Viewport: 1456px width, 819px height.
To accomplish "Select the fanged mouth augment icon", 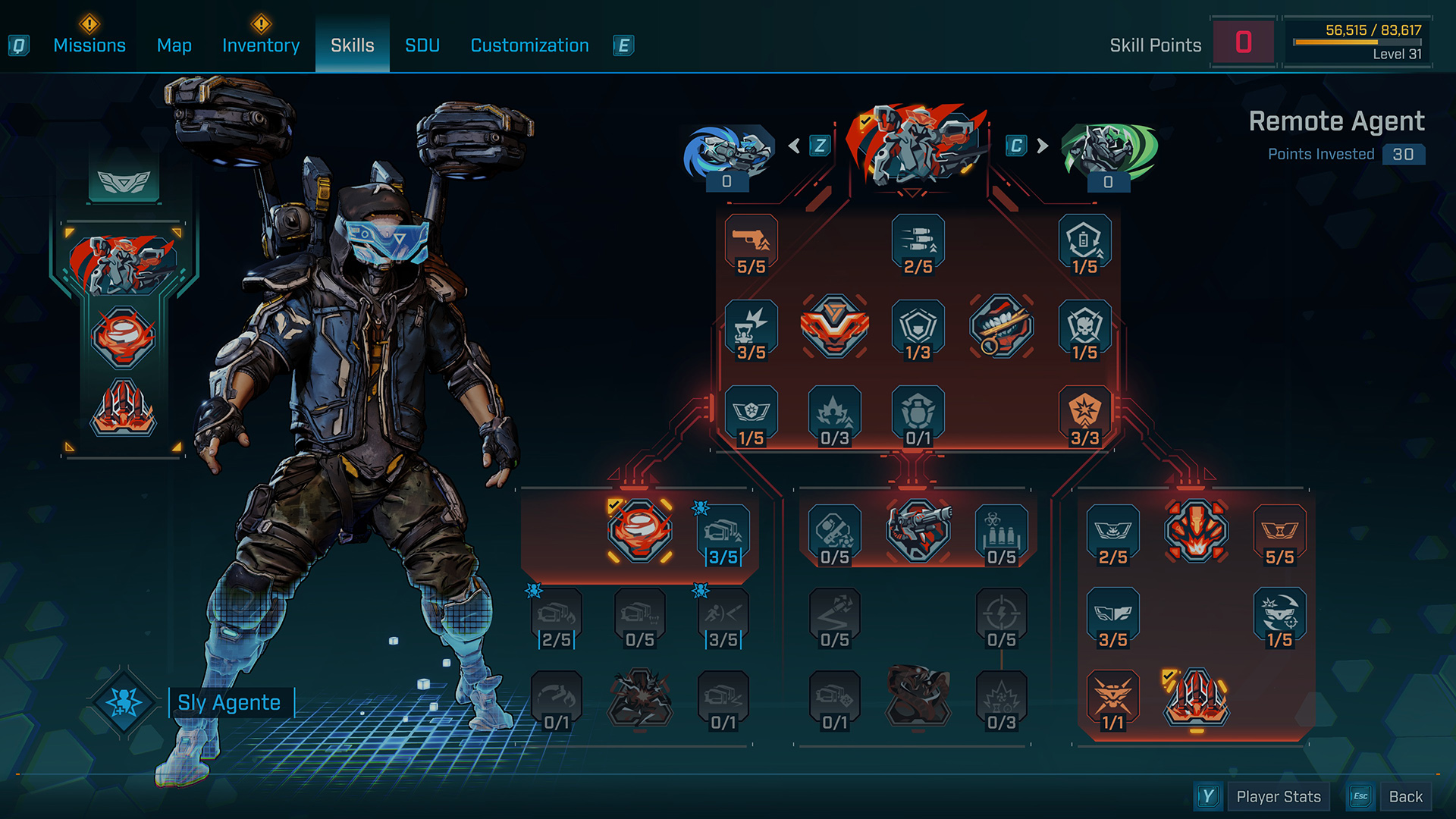I will (x=1001, y=327).
